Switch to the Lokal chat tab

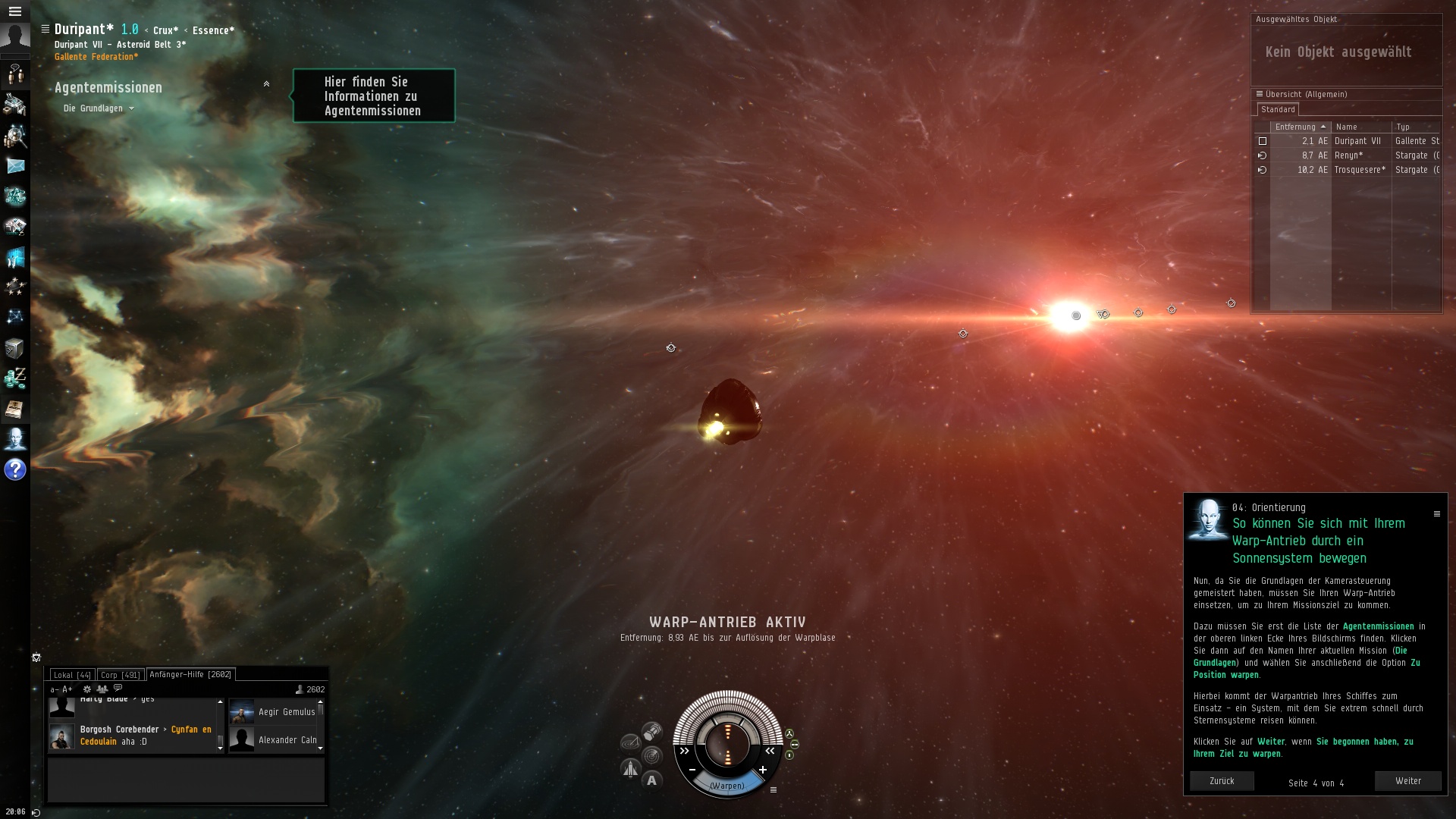point(72,675)
